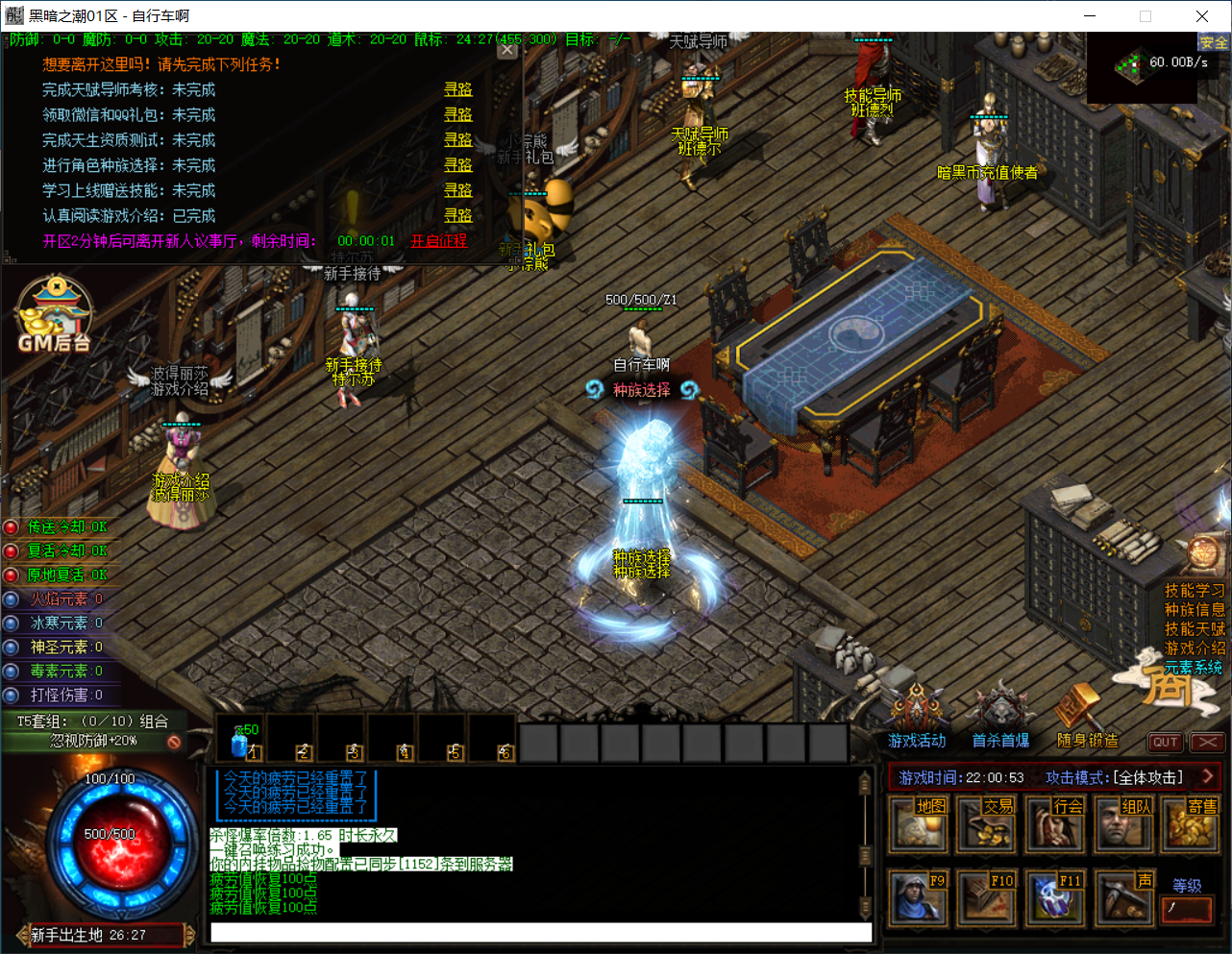
Task: Start the journey via 开启征程
Action: tap(439, 241)
